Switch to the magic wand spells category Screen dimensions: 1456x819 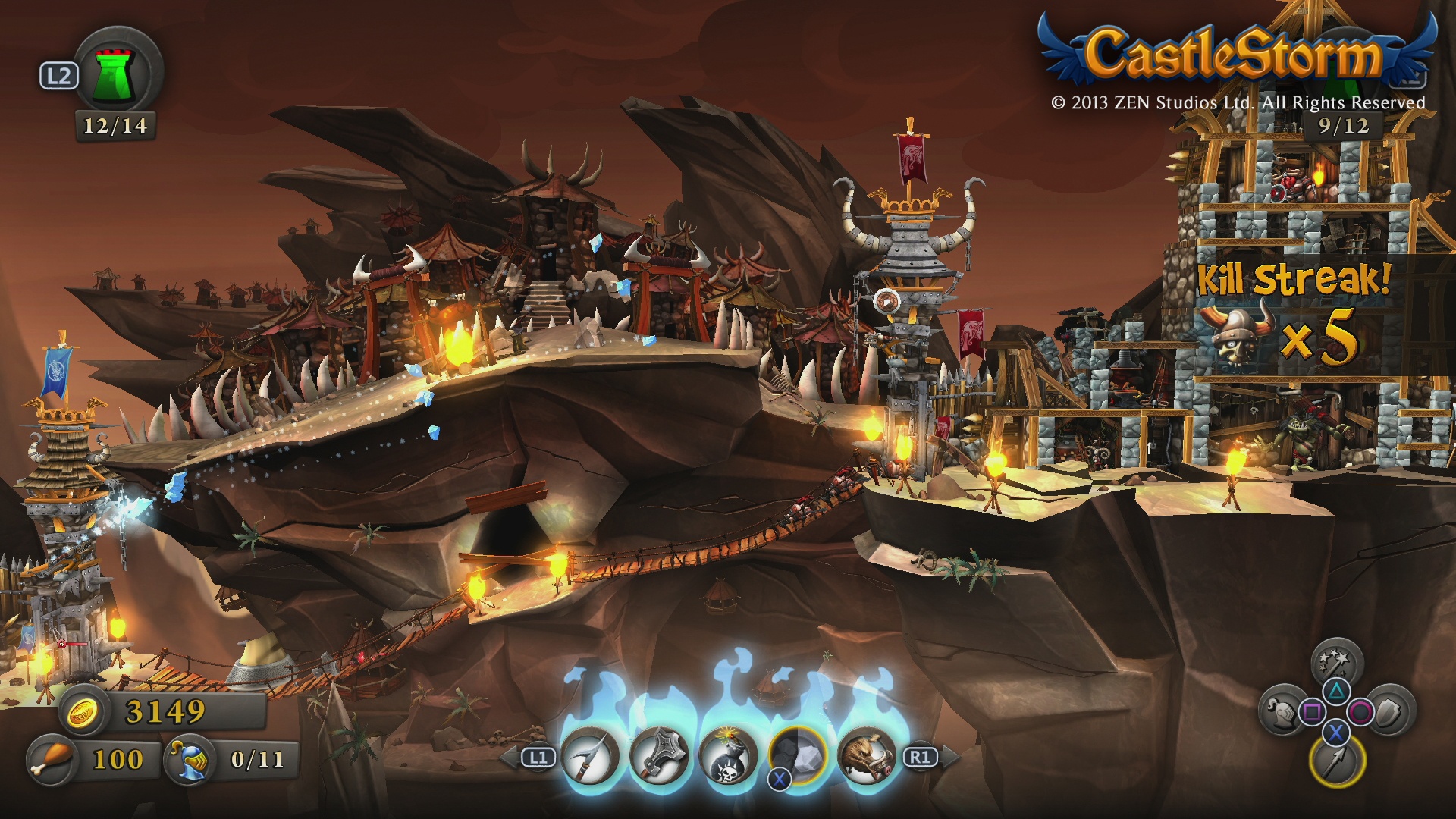click(1336, 662)
